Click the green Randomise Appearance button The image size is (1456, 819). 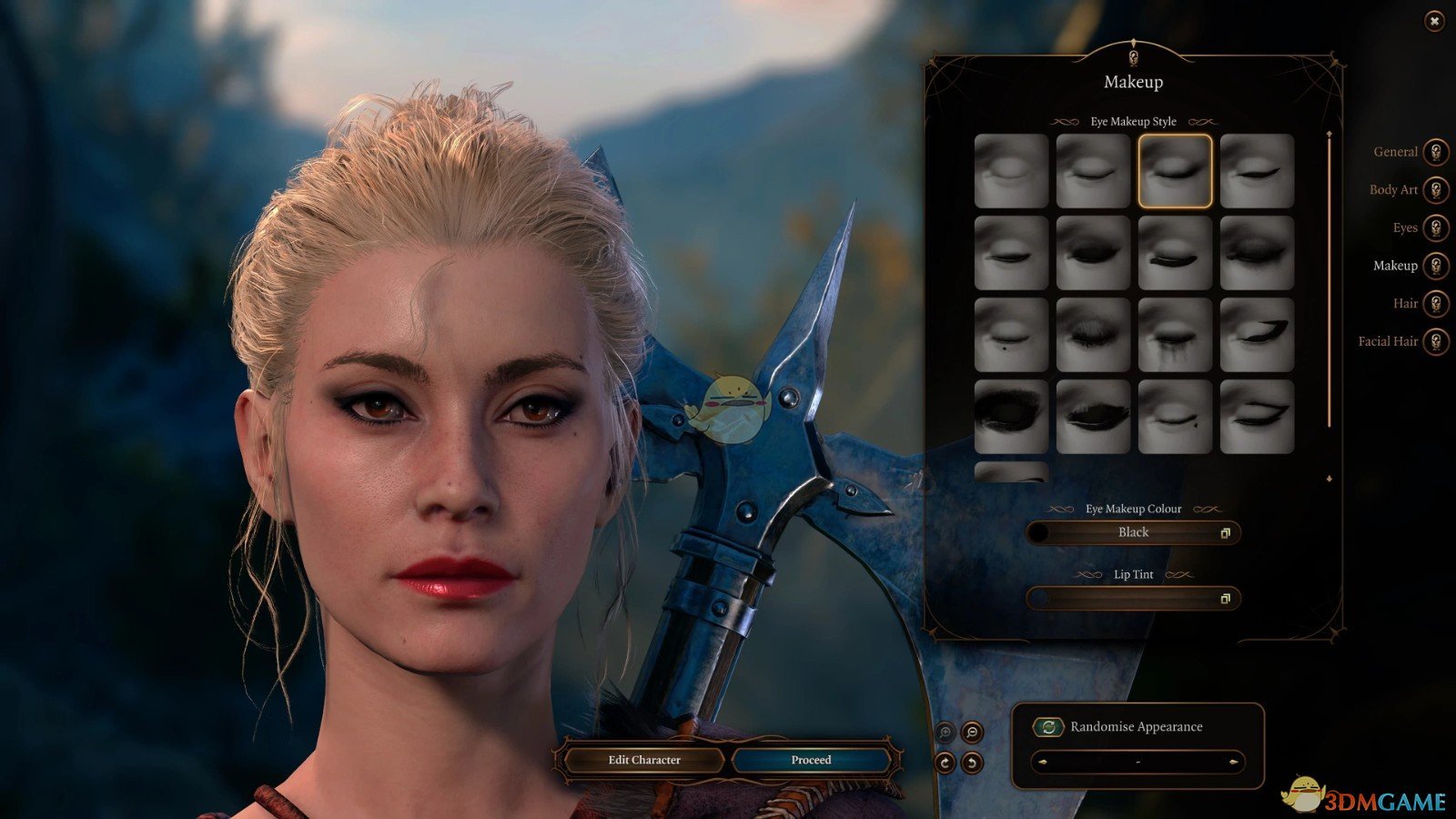click(x=1048, y=726)
